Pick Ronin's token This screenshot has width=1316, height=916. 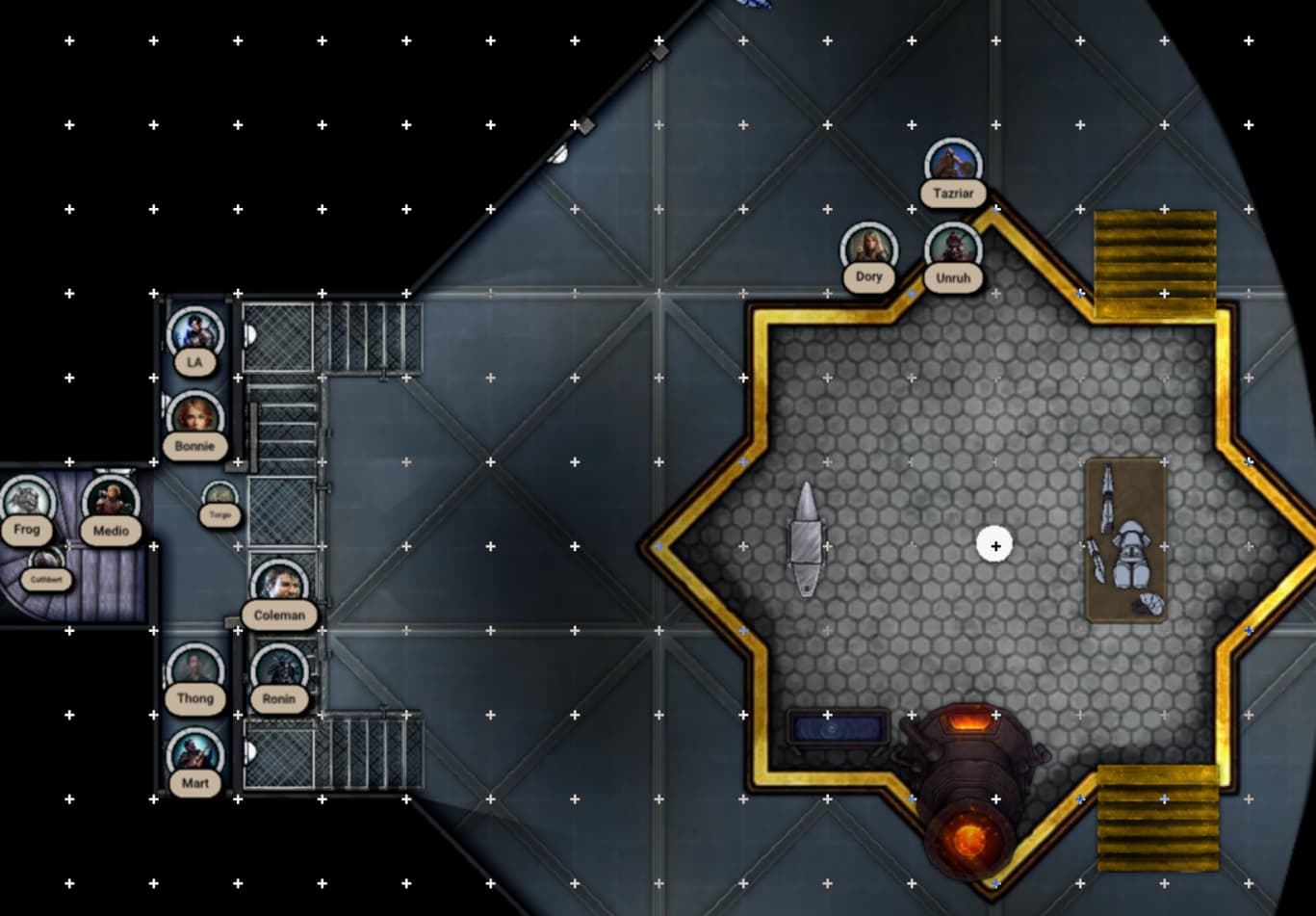pos(279,670)
